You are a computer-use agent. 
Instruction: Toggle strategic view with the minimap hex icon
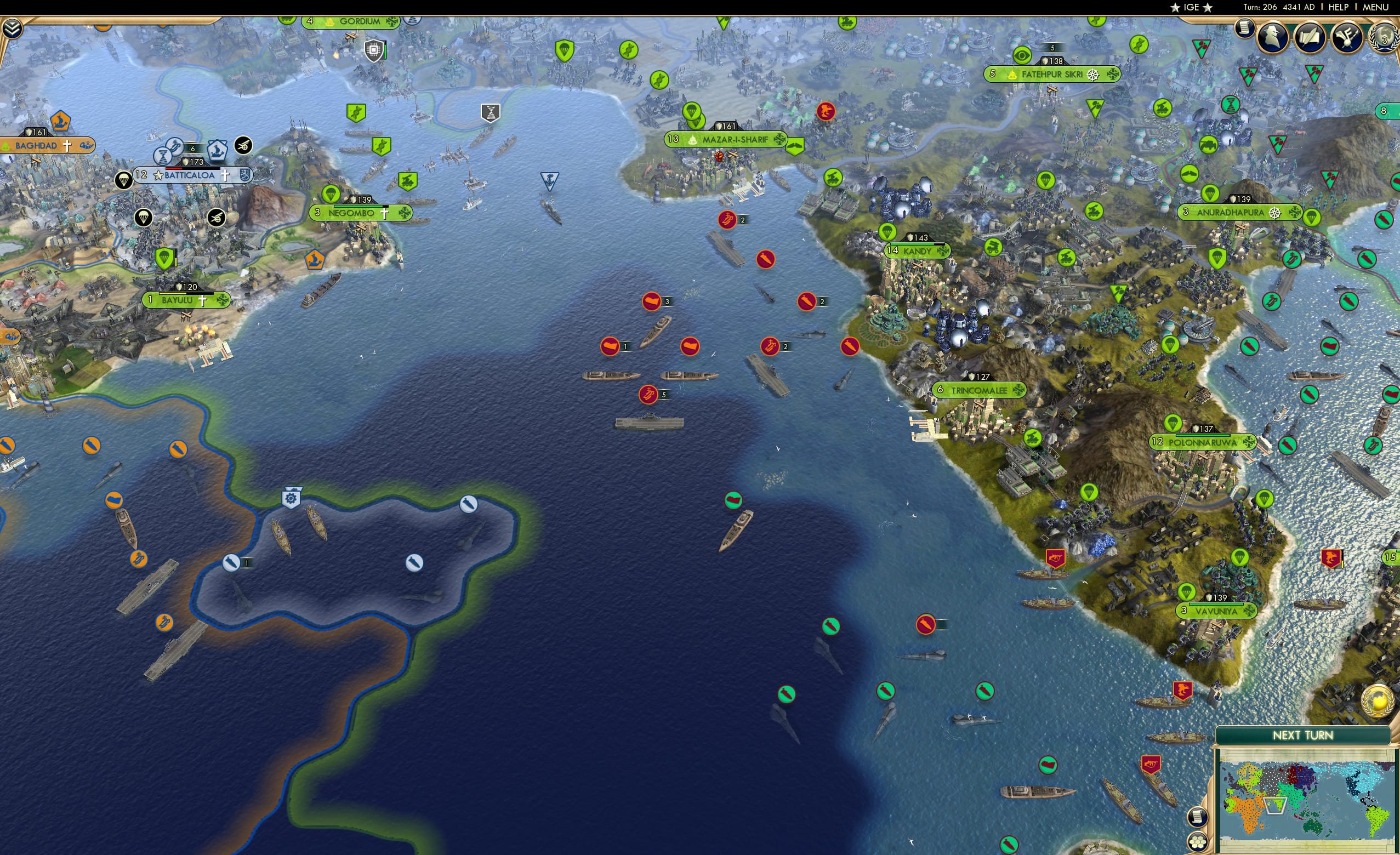1197,842
